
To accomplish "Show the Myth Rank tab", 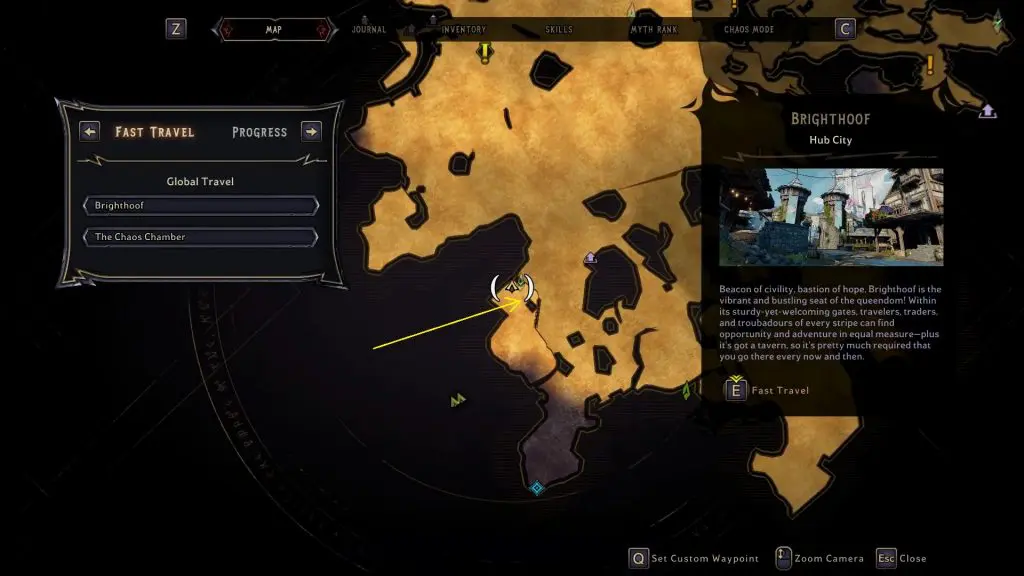I will tap(653, 29).
